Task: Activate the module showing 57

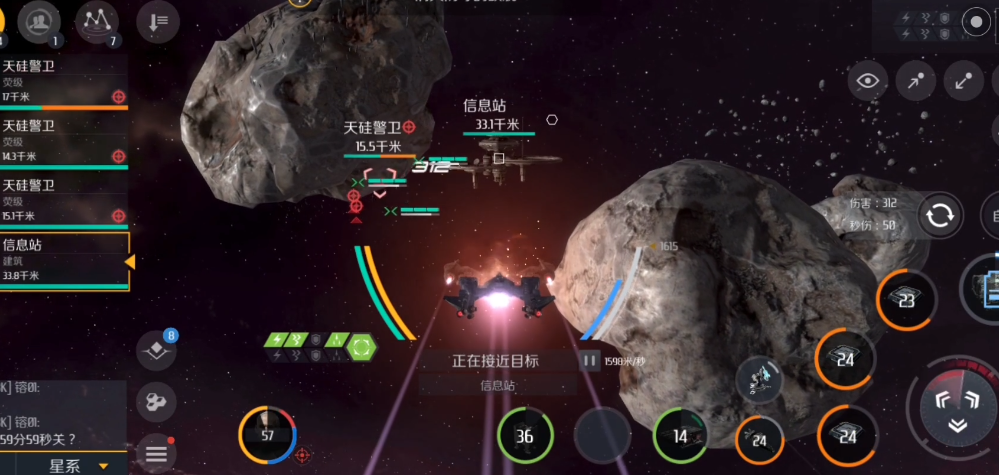Action: tap(266, 434)
